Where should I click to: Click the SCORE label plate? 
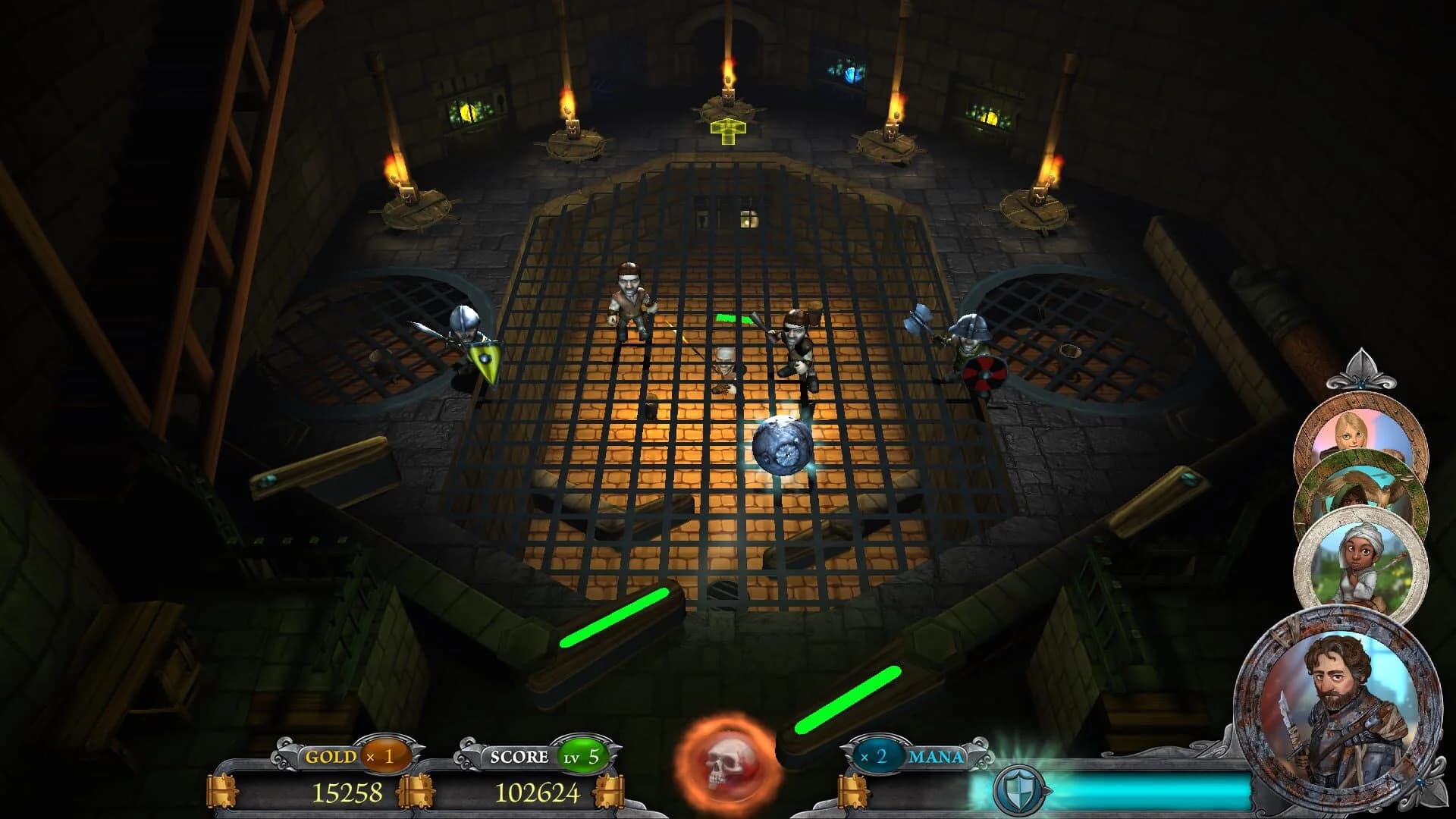(x=521, y=757)
